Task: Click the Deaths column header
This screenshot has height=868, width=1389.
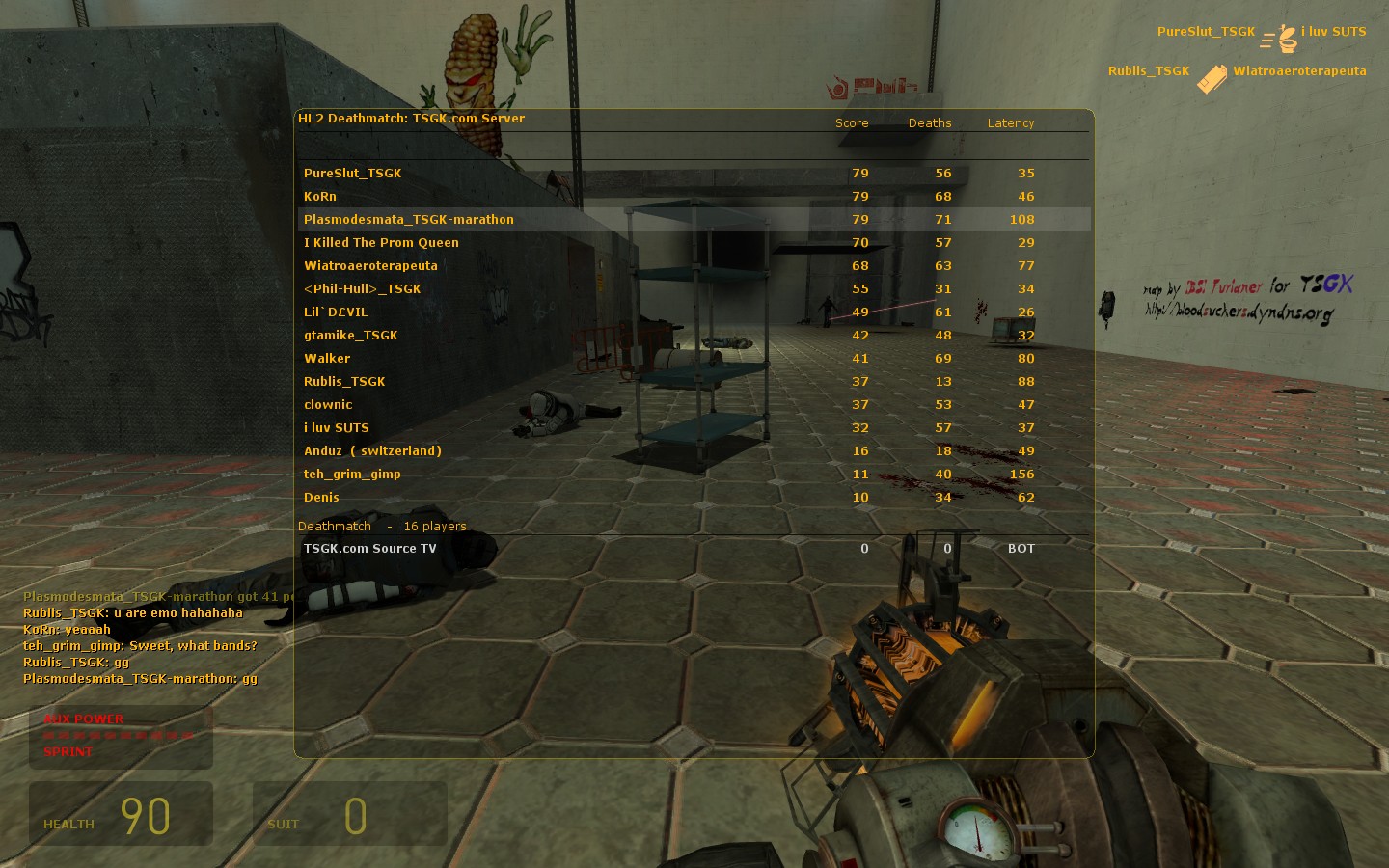Action: 929,122
